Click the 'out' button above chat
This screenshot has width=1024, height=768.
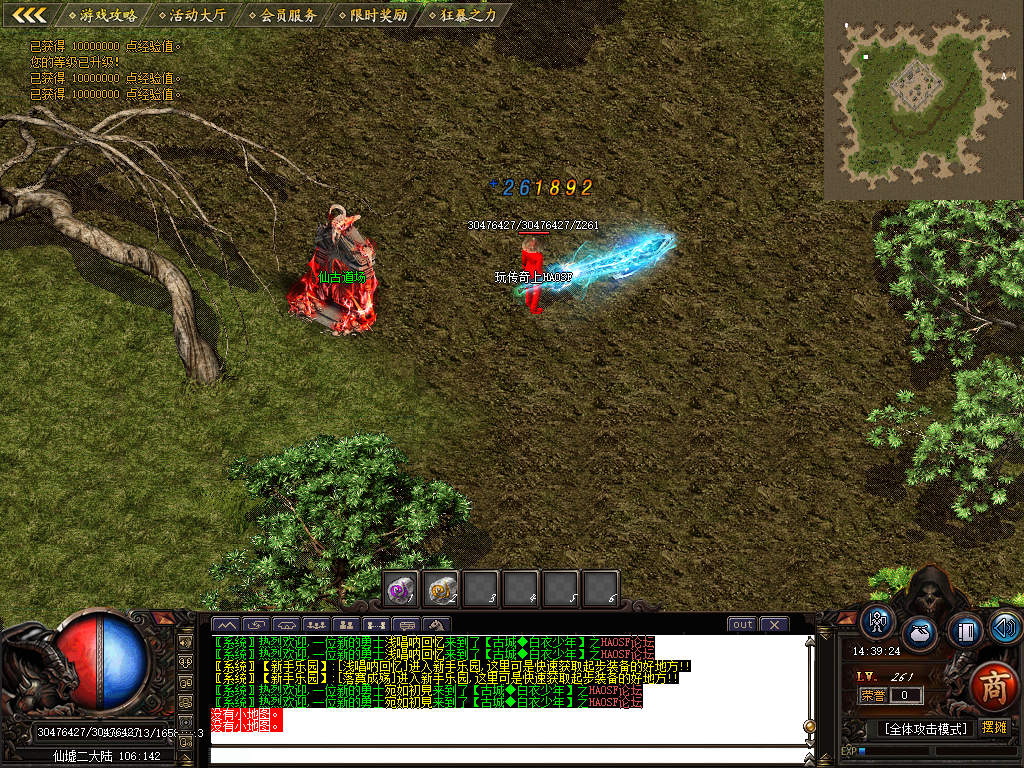click(x=742, y=625)
